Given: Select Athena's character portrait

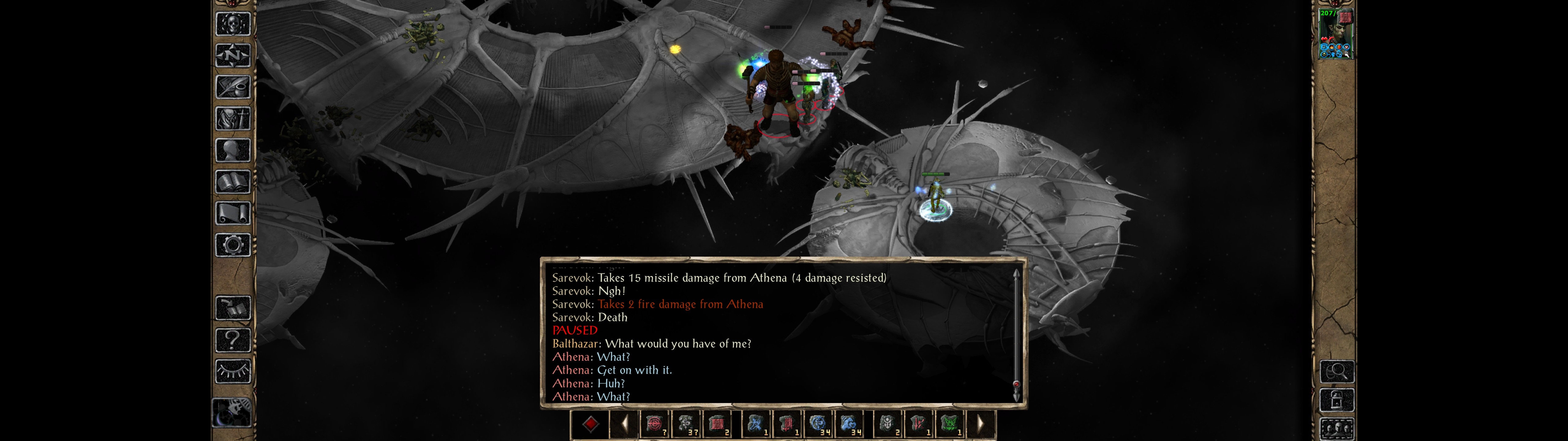Looking at the screenshot, I should click(x=1336, y=34).
